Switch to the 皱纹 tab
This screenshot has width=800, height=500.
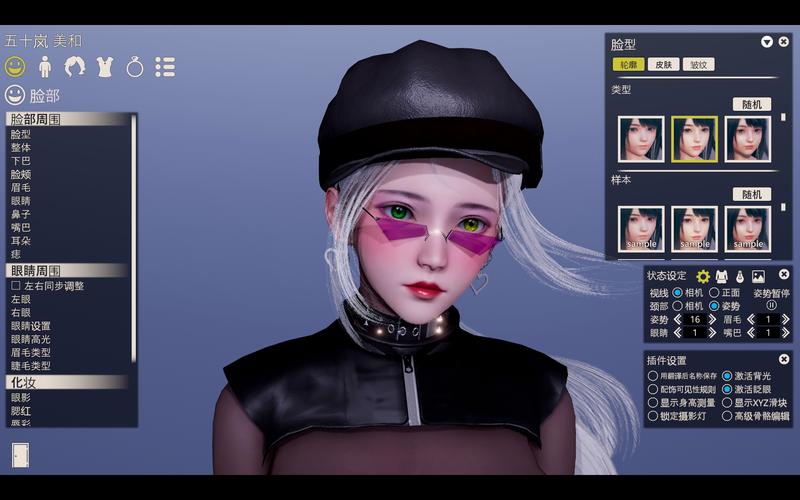(x=697, y=64)
